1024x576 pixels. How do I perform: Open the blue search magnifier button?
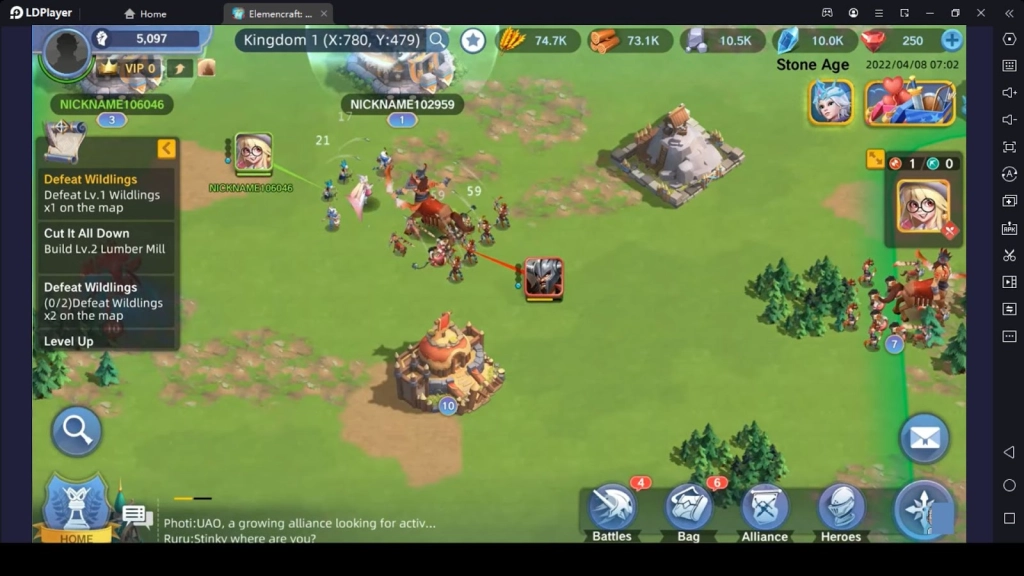[x=77, y=430]
